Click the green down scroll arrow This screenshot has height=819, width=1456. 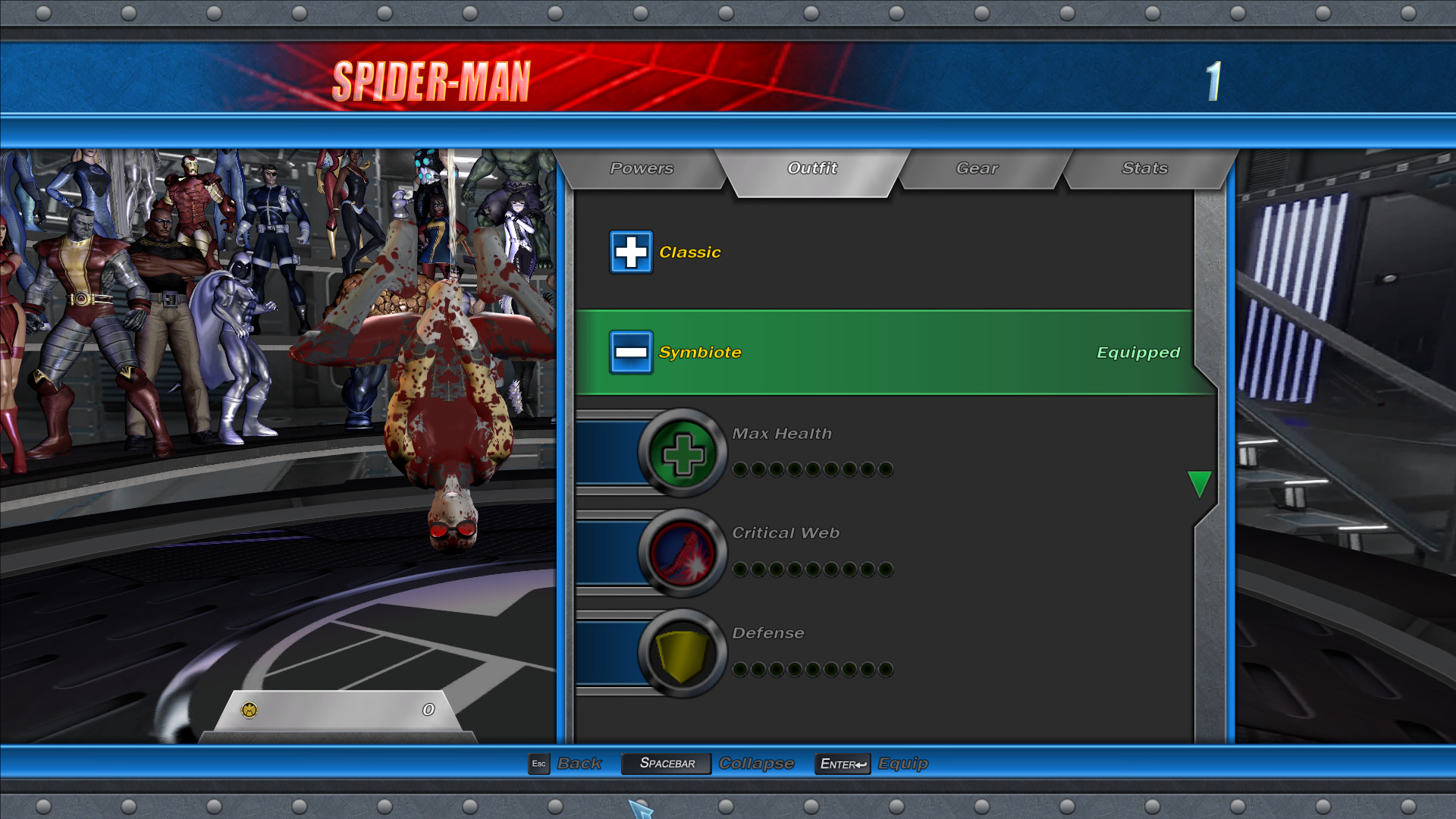click(1200, 484)
